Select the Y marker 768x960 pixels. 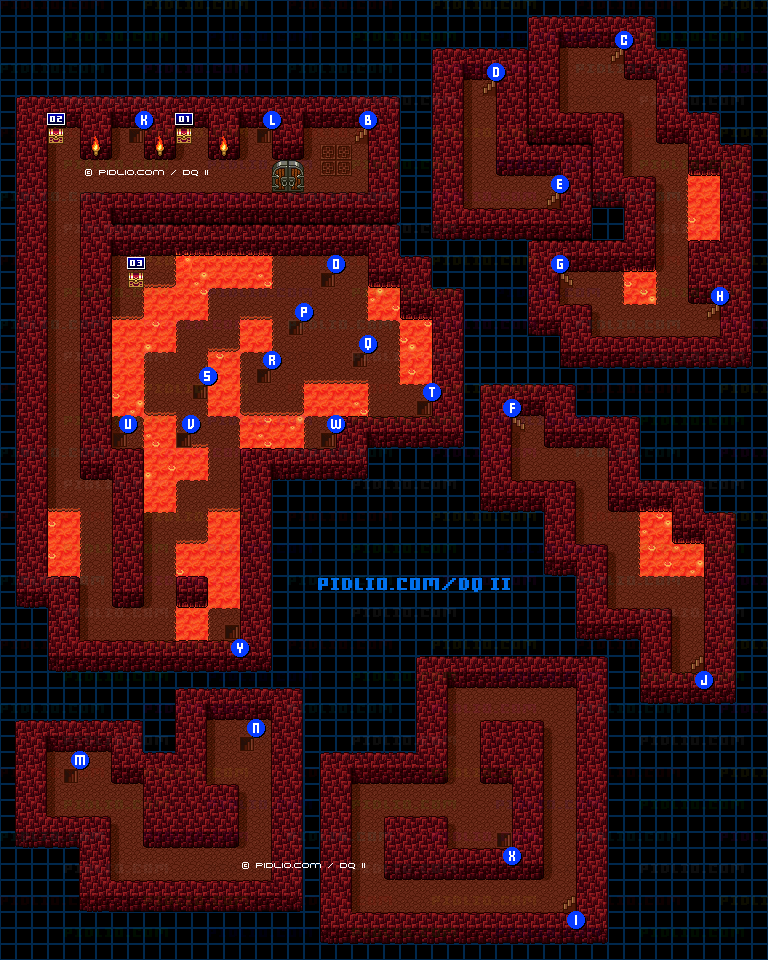tap(240, 648)
